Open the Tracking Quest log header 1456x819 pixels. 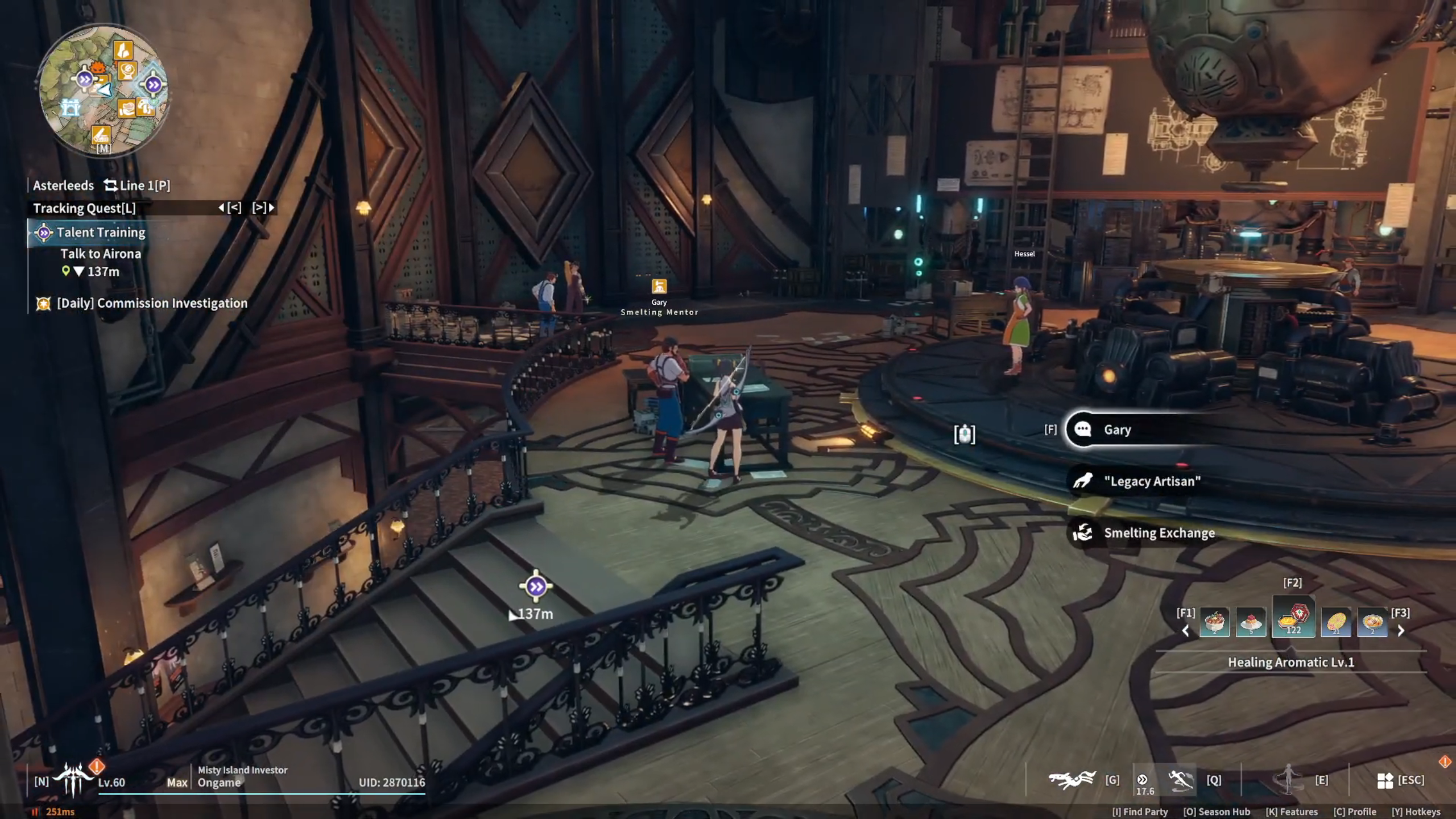pos(84,208)
